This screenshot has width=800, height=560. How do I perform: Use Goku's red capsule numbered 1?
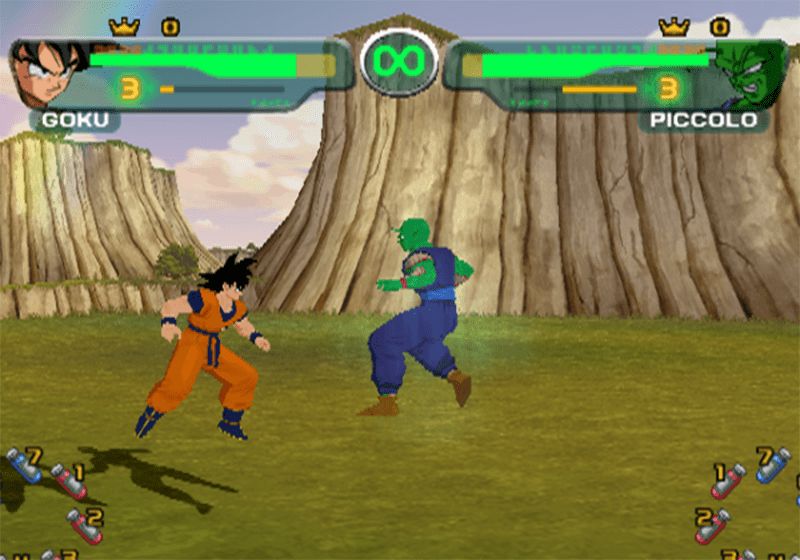69,480
